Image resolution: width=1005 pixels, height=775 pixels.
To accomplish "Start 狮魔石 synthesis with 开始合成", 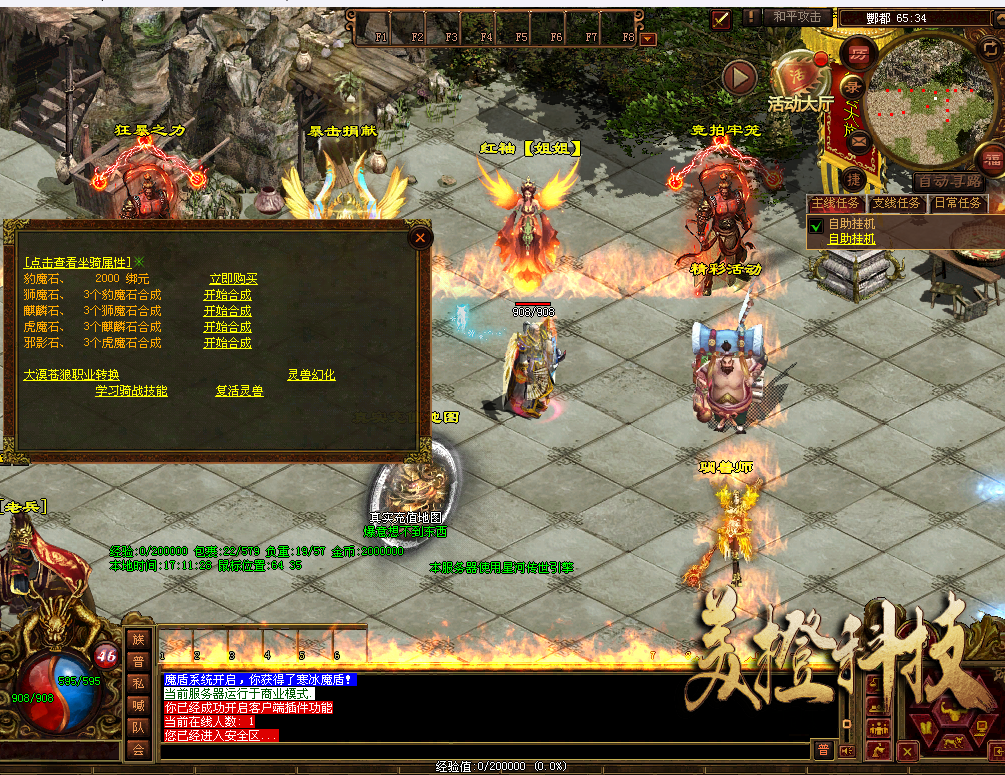I will pyautogui.click(x=228, y=295).
